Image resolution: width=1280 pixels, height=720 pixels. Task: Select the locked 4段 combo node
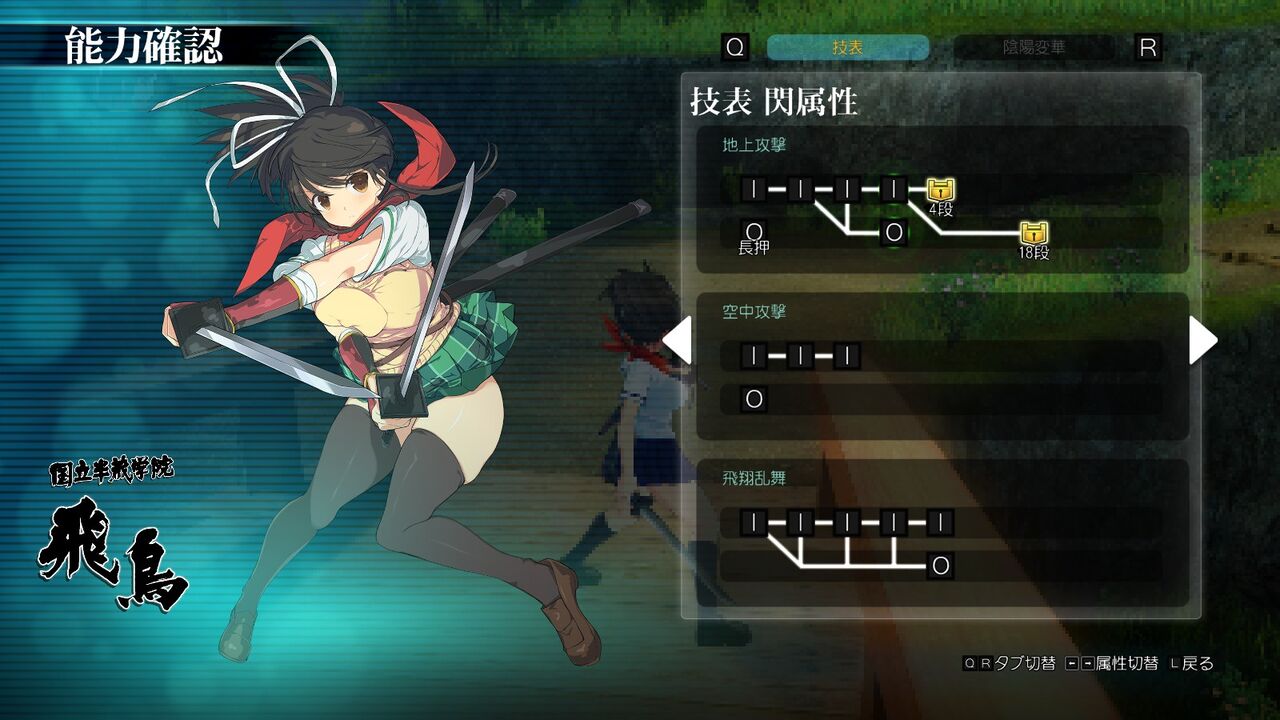940,189
